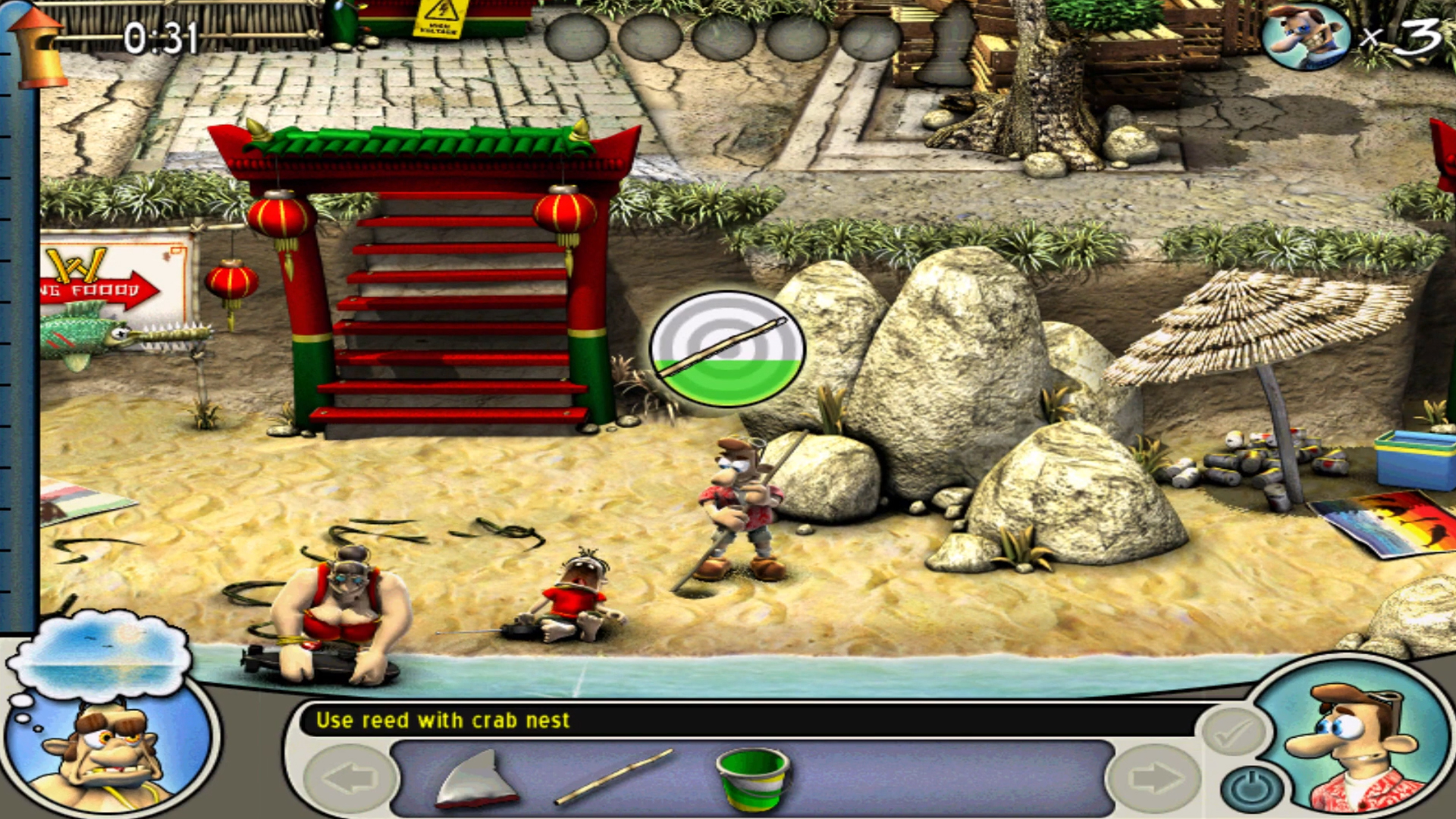This screenshot has height=819, width=1456.
Task: Select the shark fin inventory item
Action: 478,779
